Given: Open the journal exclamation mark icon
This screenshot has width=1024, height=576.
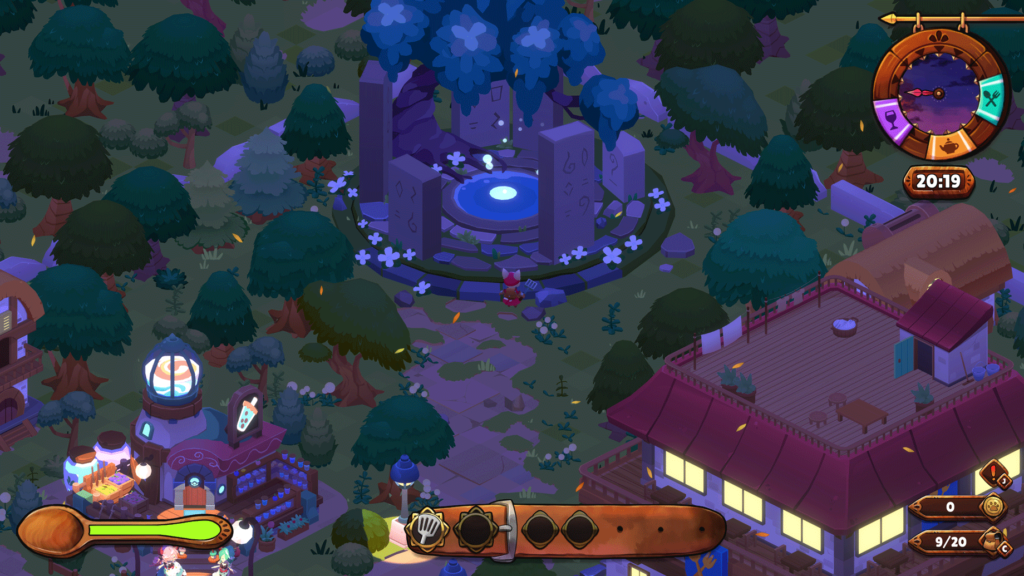Looking at the screenshot, I should [993, 472].
